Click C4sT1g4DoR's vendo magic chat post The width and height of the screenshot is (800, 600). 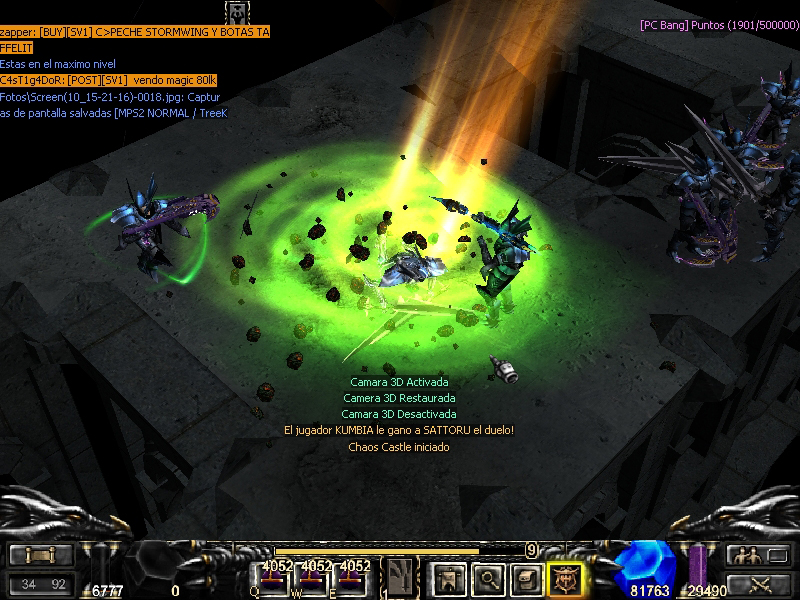108,80
